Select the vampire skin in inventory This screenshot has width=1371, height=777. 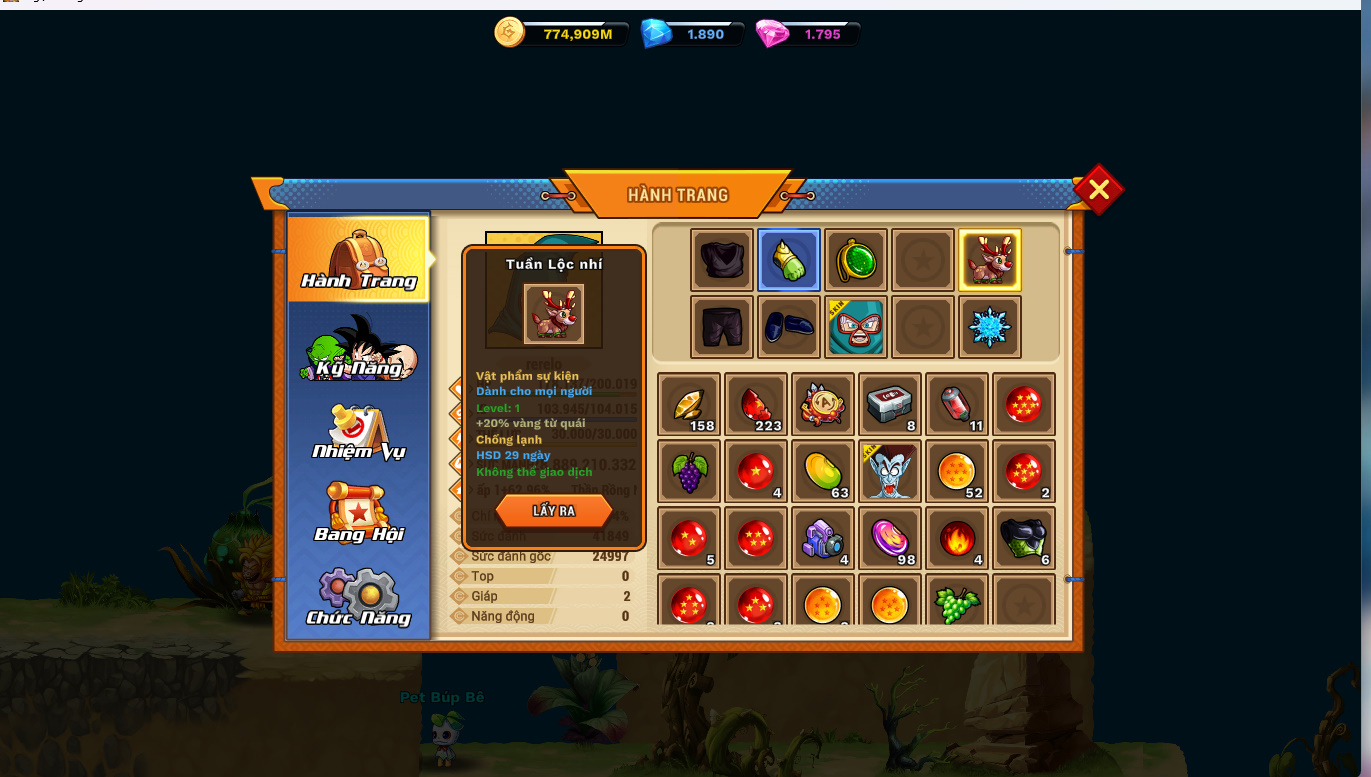tap(890, 471)
